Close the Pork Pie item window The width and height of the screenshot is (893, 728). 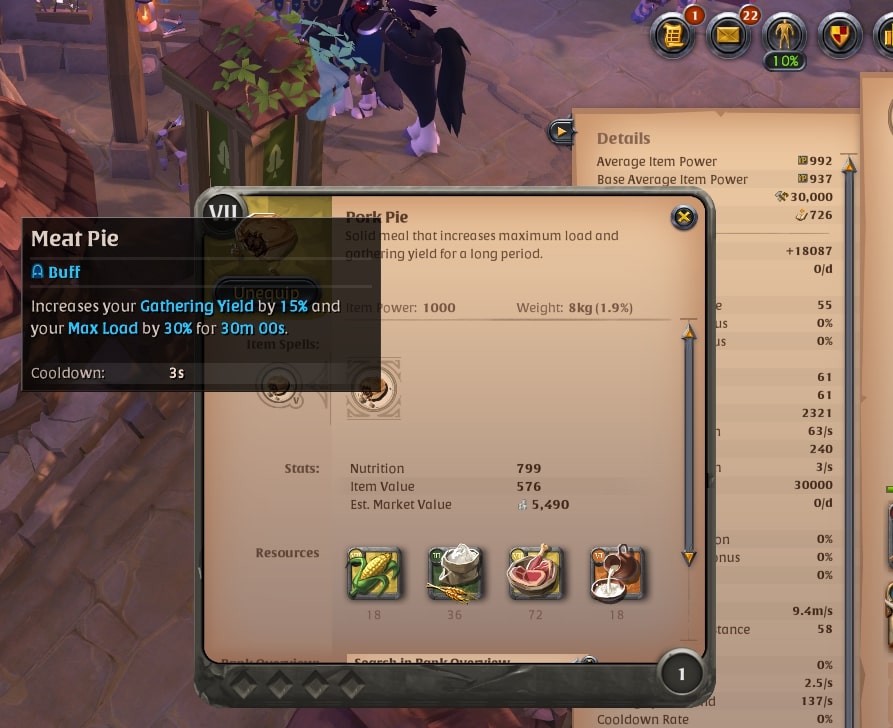click(x=683, y=217)
